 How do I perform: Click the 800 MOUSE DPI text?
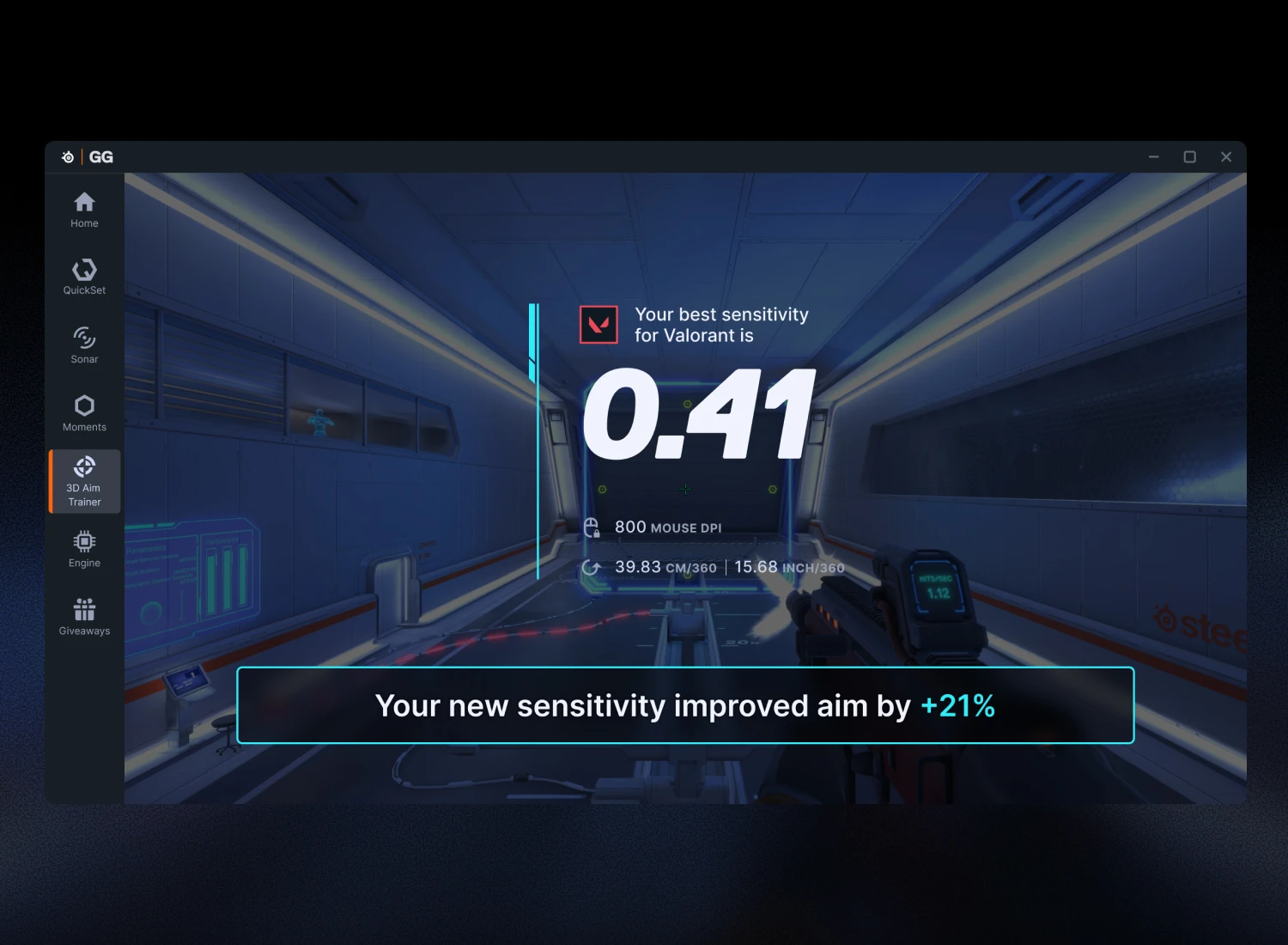point(667,527)
